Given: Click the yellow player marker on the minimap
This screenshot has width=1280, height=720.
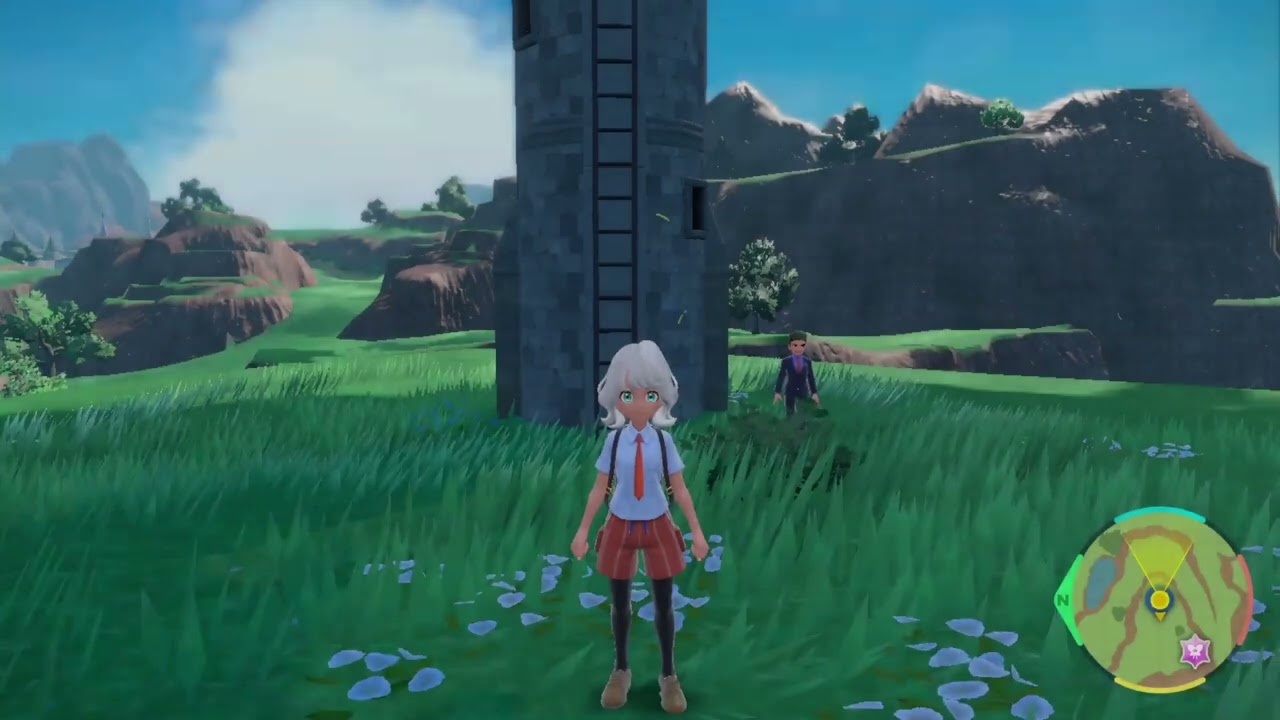Looking at the screenshot, I should pos(1160,600).
